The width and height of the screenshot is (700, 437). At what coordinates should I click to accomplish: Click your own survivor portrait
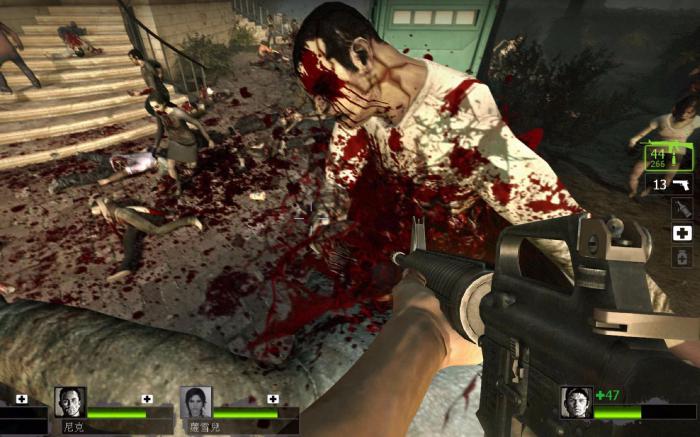(576, 402)
